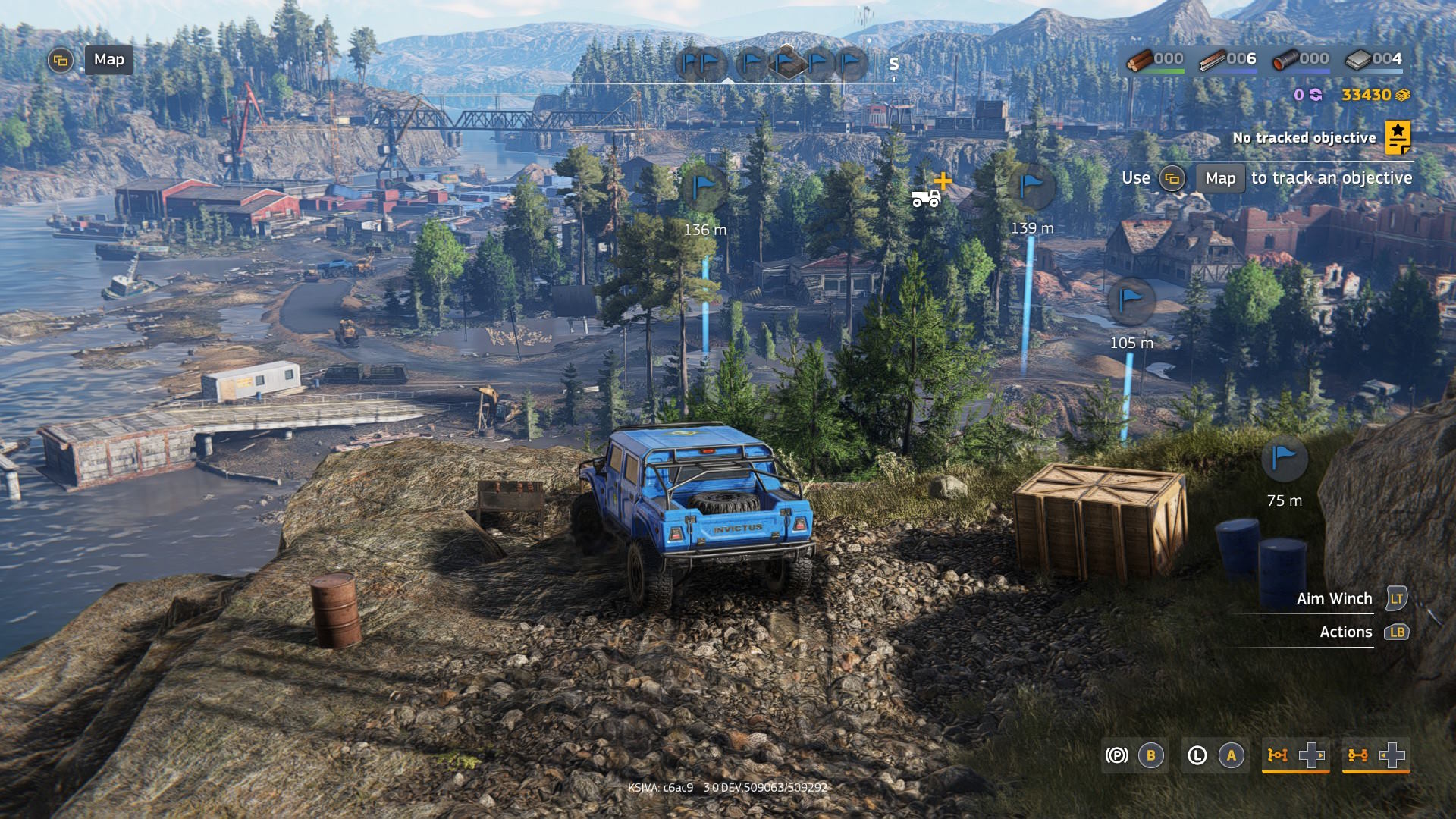Activate the Aim Winch option

(1334, 599)
